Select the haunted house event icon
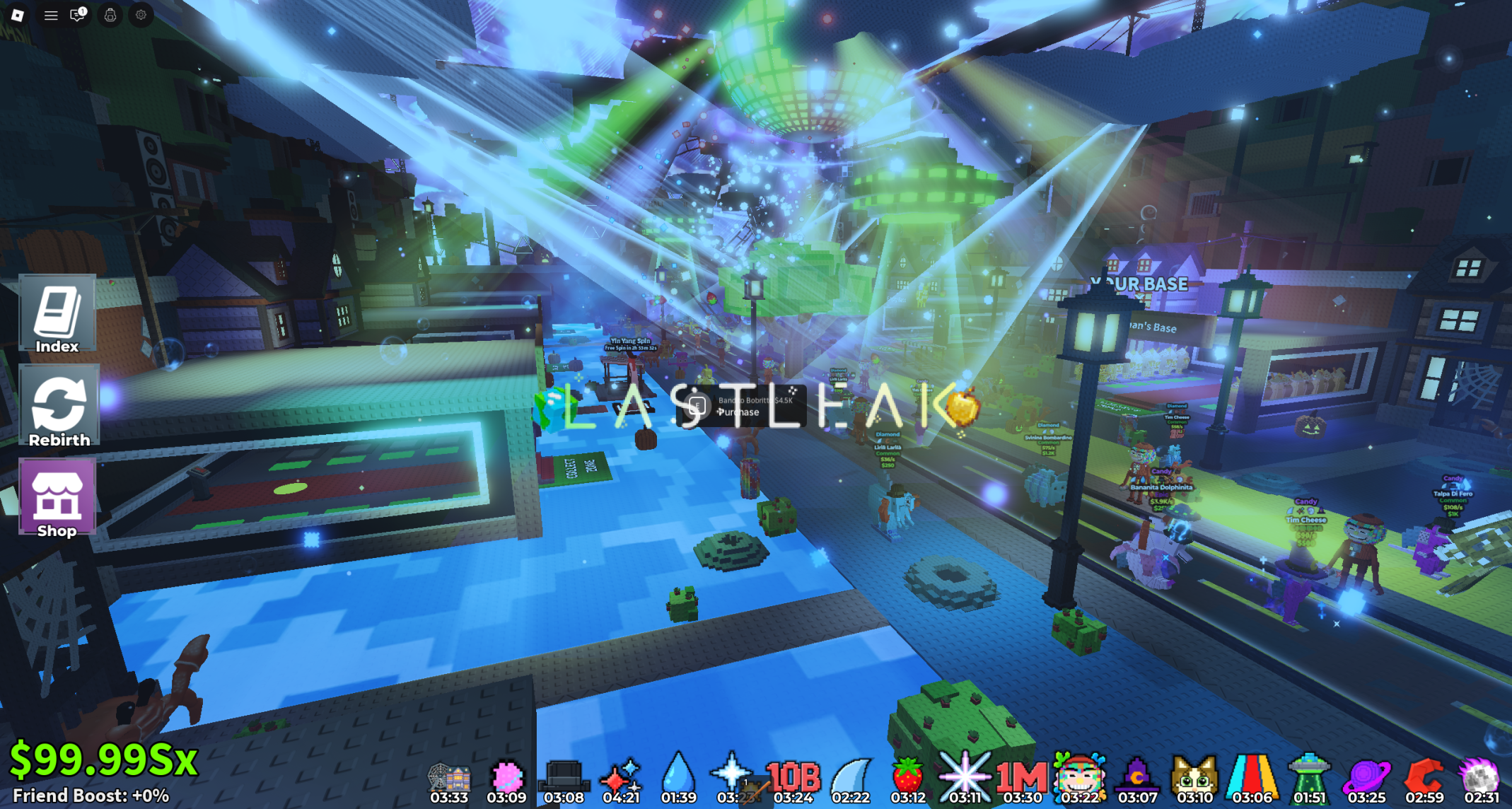1512x809 pixels. pos(449,778)
